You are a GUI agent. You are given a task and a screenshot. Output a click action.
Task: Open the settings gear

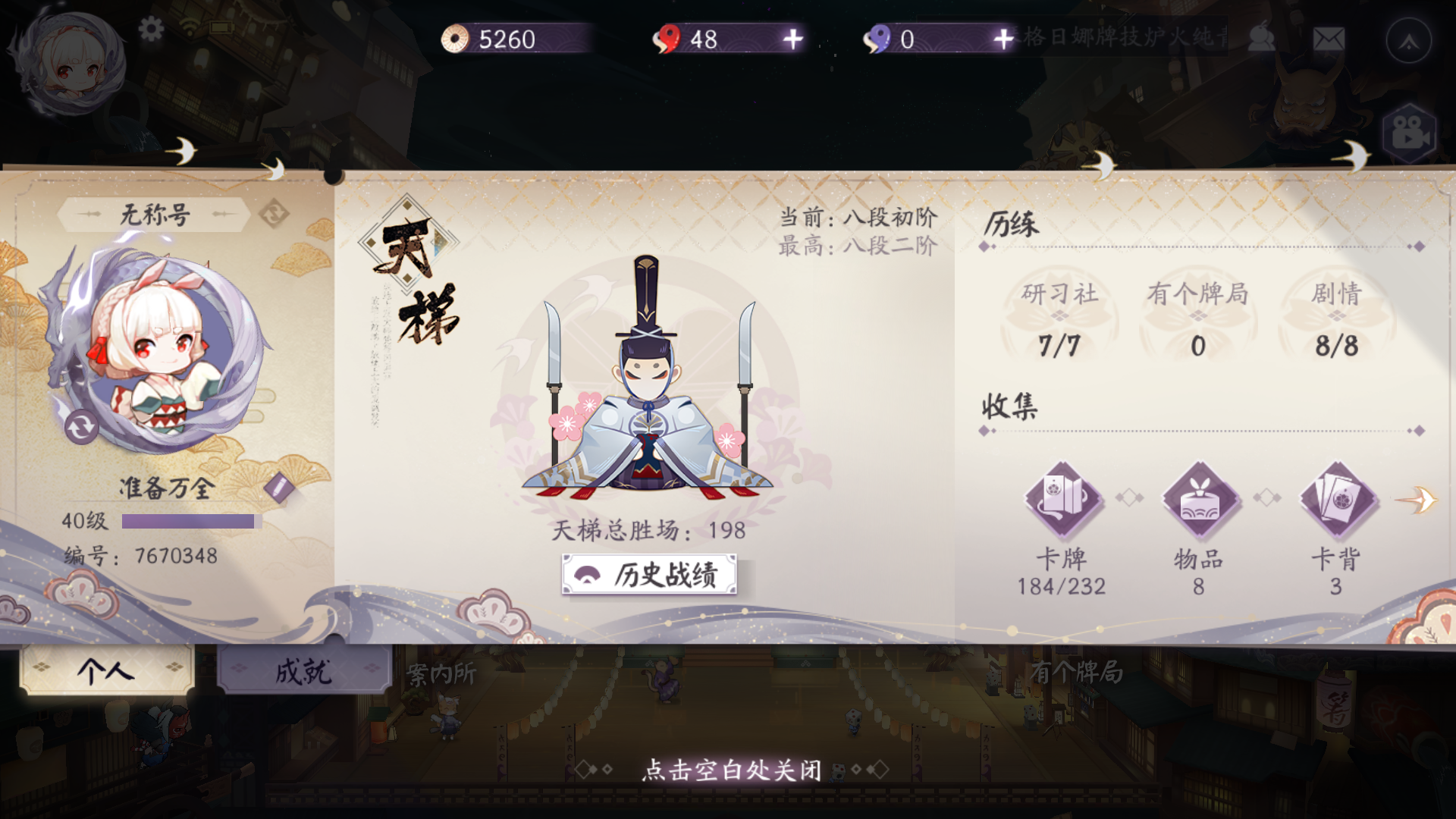click(x=152, y=29)
